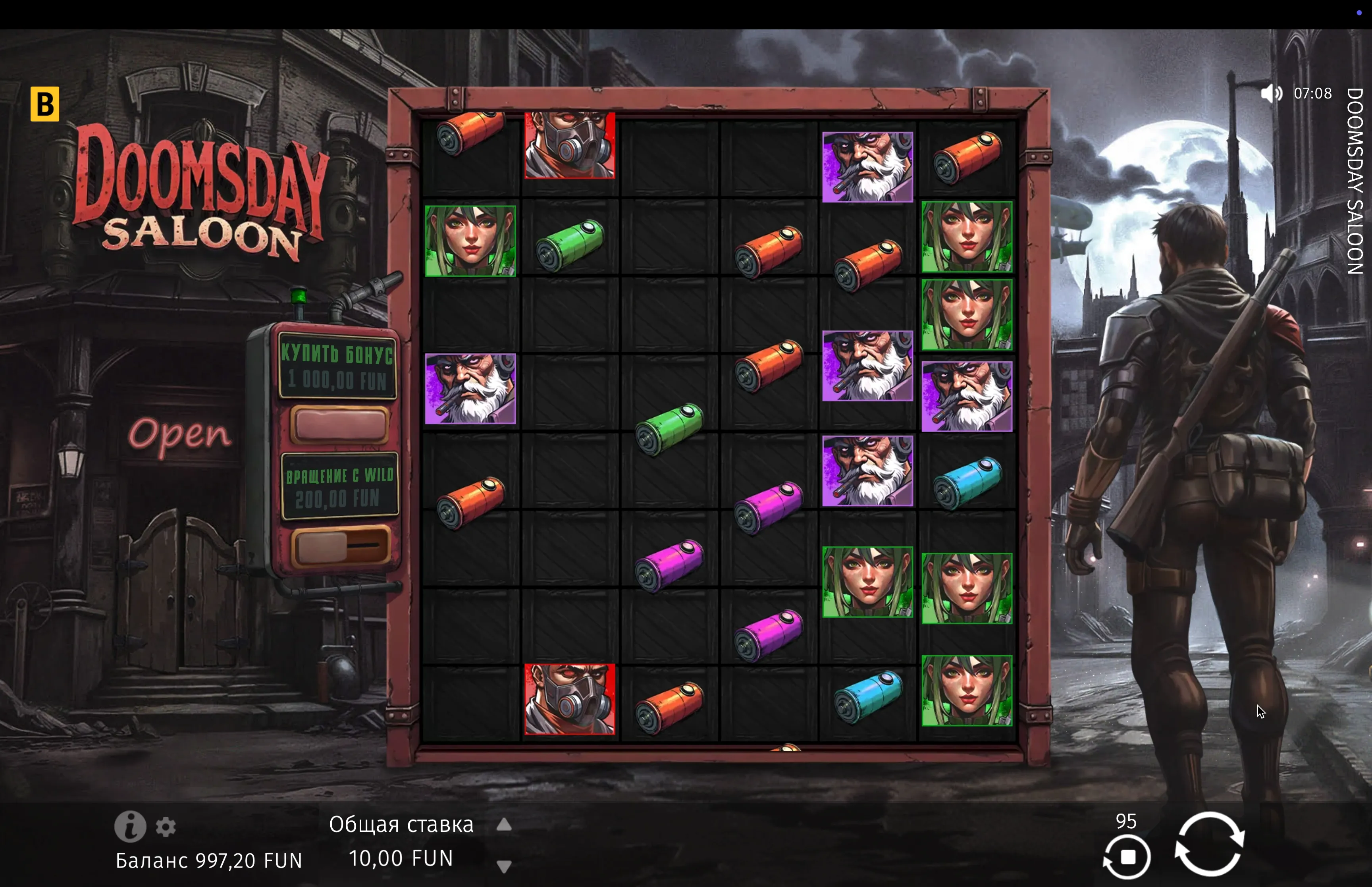Image resolution: width=1372 pixels, height=887 pixels.
Task: Open the game info panel
Action: click(129, 827)
